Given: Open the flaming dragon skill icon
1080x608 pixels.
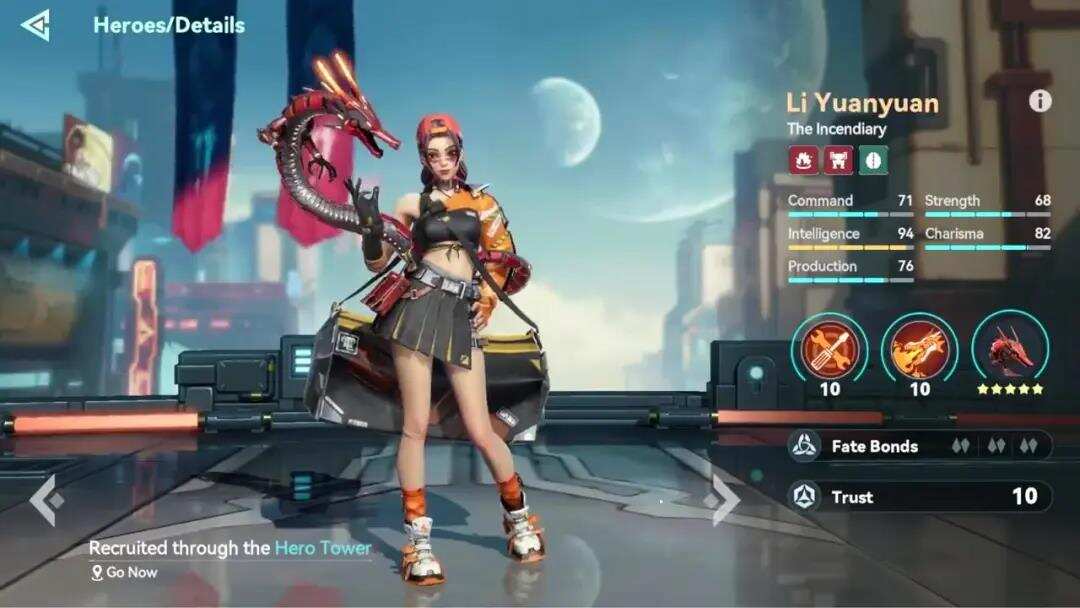Looking at the screenshot, I should coord(919,348).
